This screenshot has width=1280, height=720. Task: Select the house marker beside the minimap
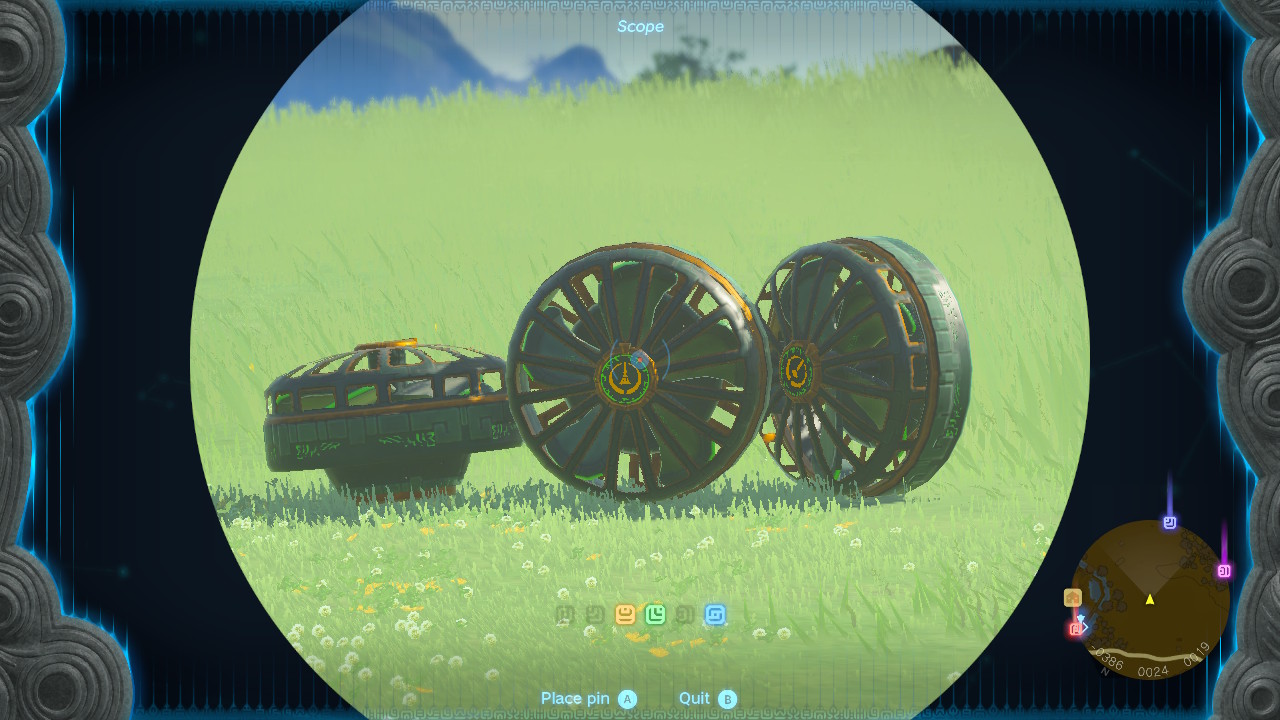1072,598
